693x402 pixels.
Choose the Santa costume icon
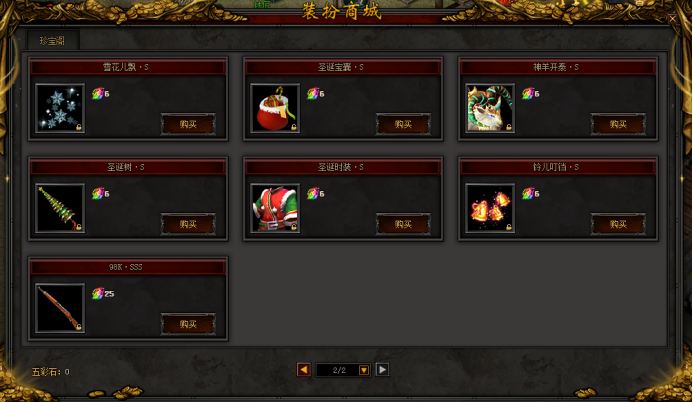tap(275, 208)
